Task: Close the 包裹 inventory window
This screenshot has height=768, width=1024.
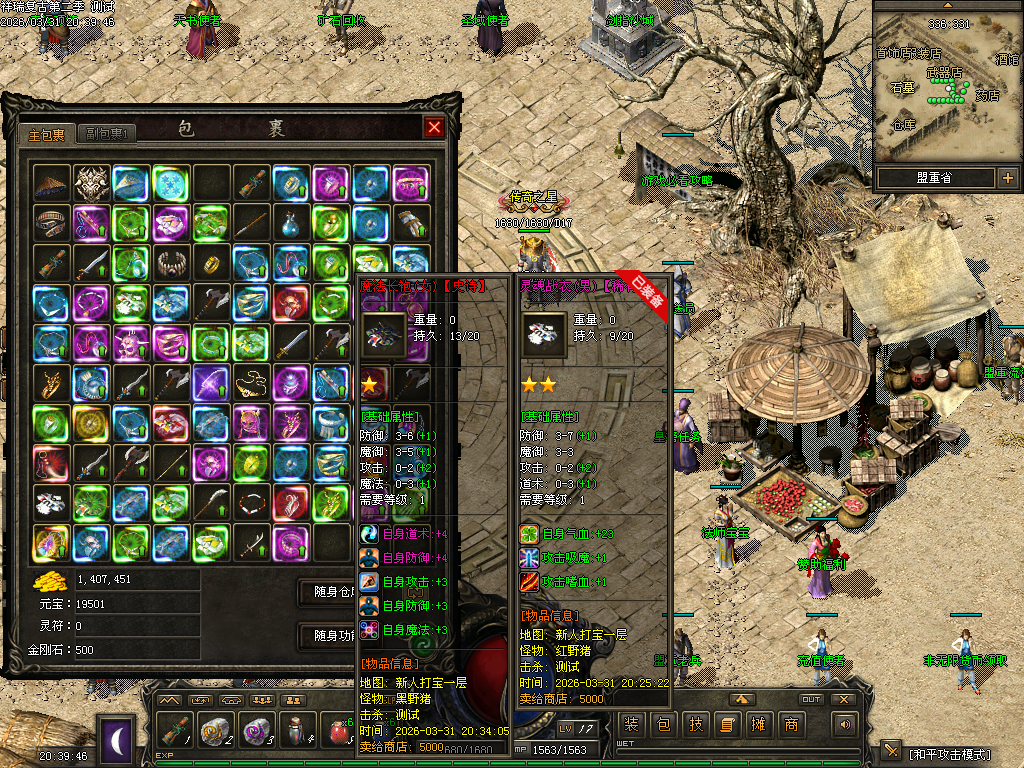Action: click(x=434, y=127)
